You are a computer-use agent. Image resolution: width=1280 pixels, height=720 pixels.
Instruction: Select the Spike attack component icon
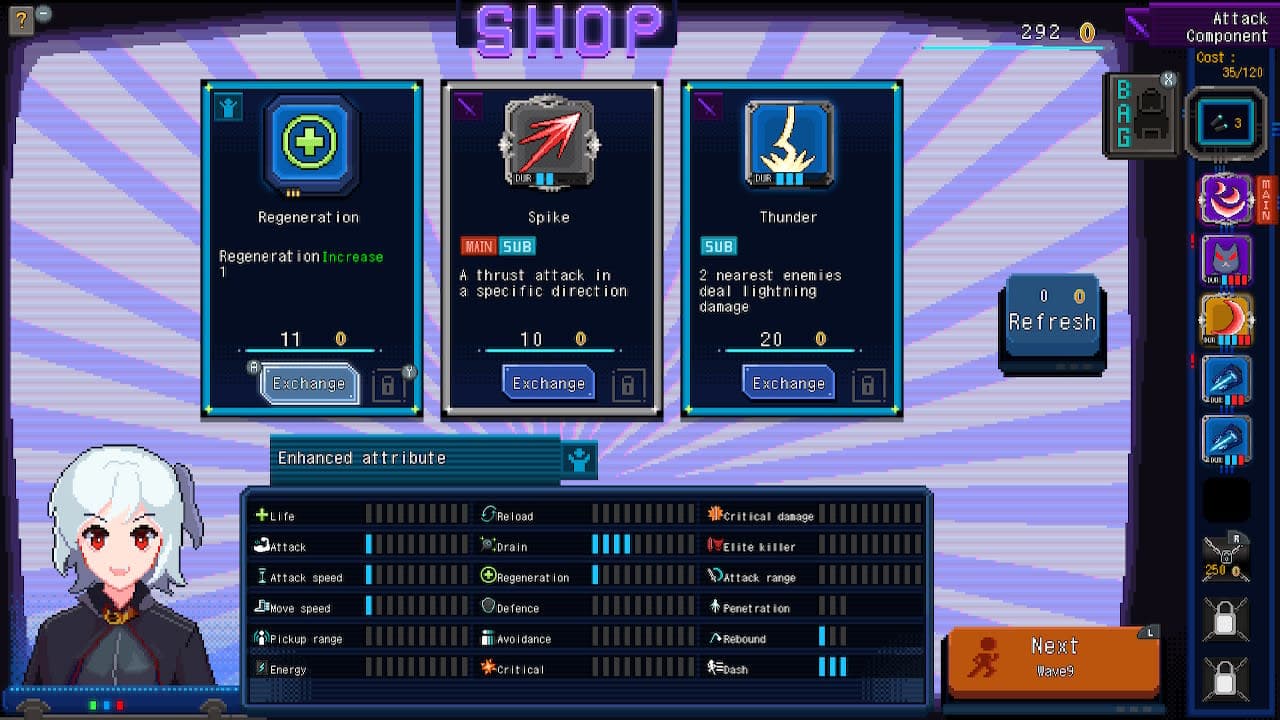[549, 146]
